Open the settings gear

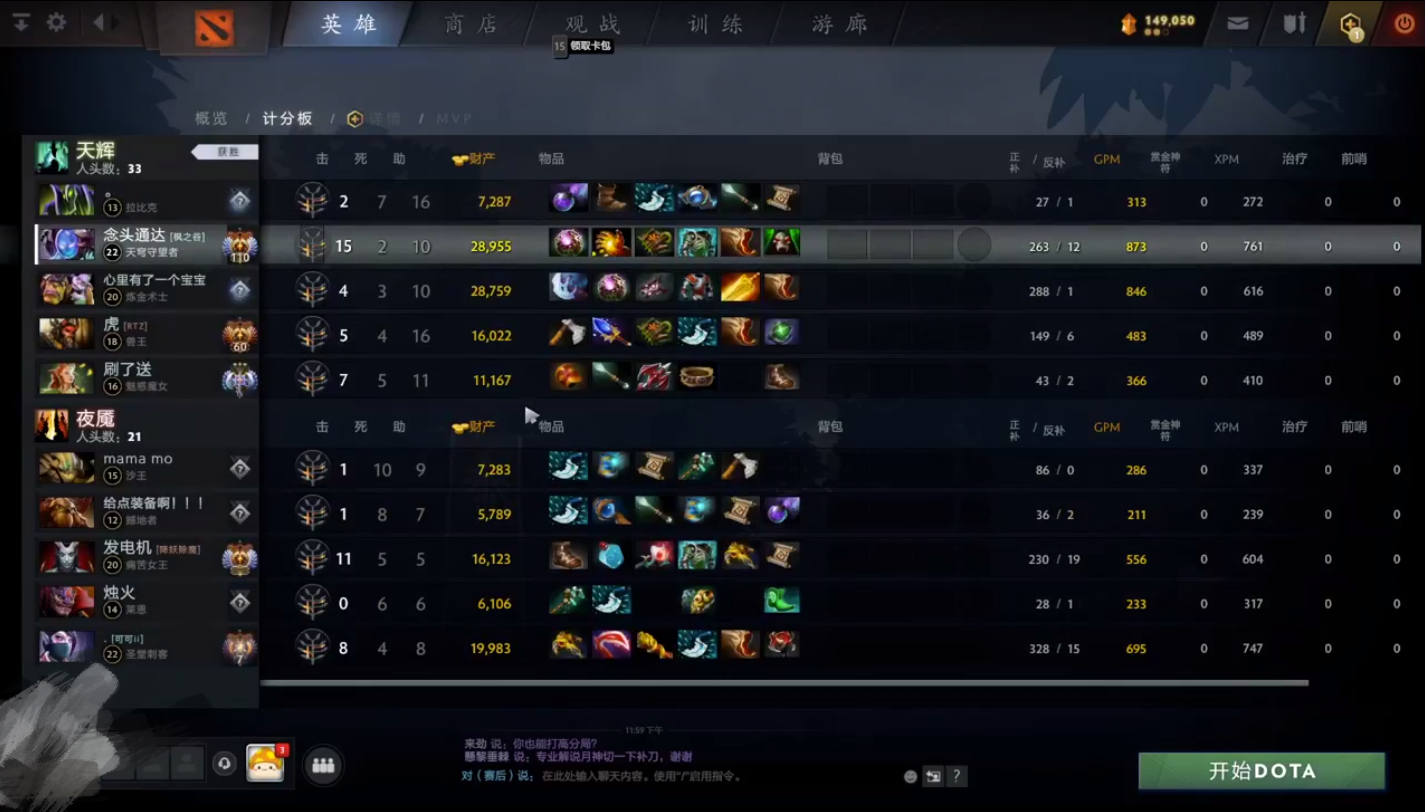click(56, 22)
